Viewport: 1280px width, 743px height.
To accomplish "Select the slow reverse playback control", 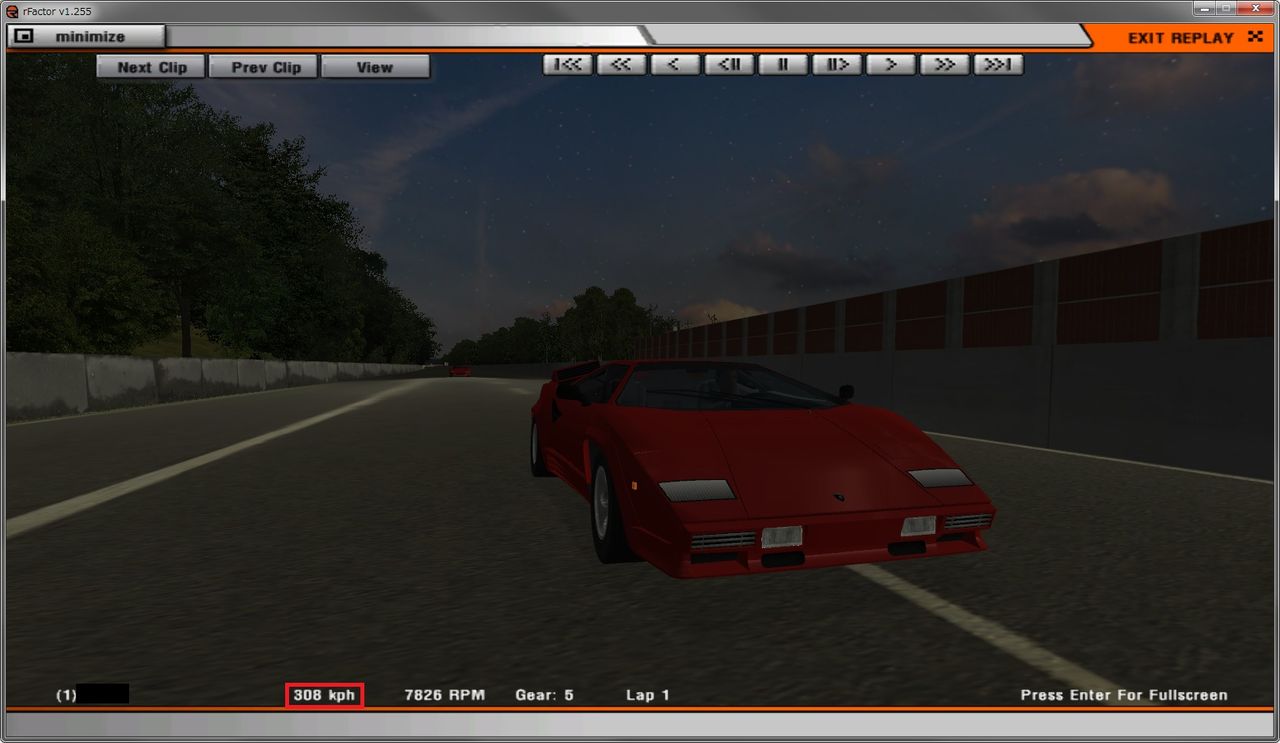I will point(675,64).
